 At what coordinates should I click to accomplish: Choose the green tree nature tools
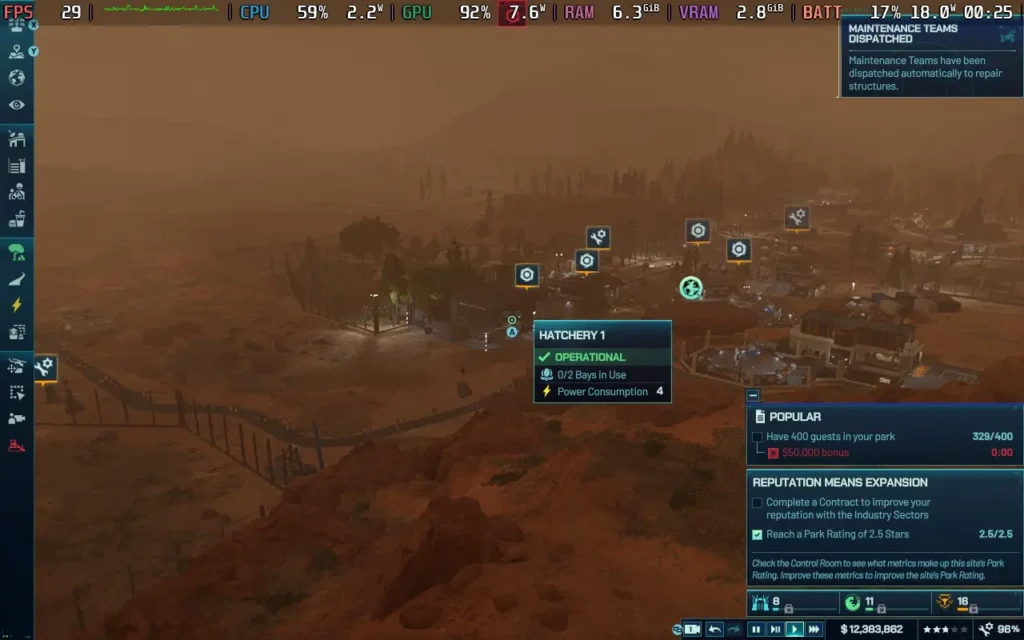(17, 251)
